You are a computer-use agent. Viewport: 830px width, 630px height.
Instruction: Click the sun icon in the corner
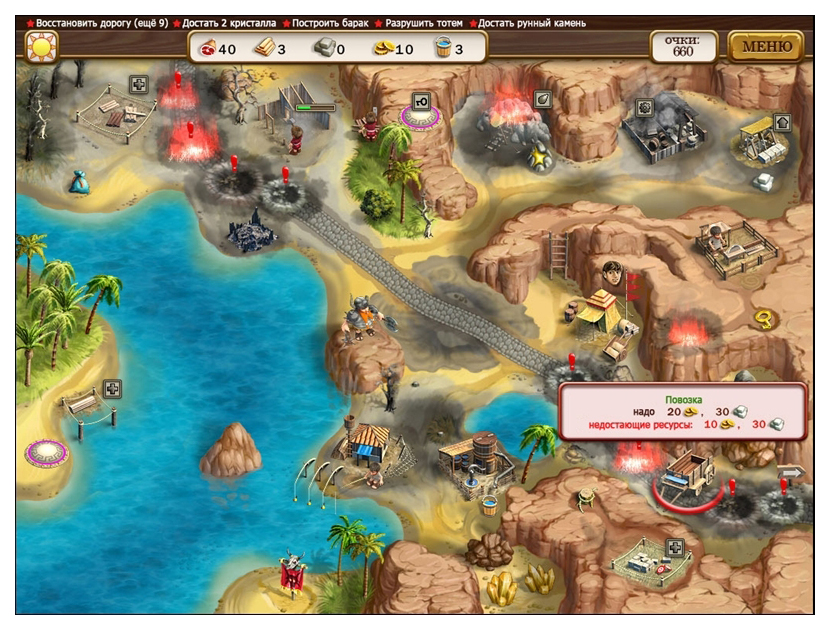point(41,46)
